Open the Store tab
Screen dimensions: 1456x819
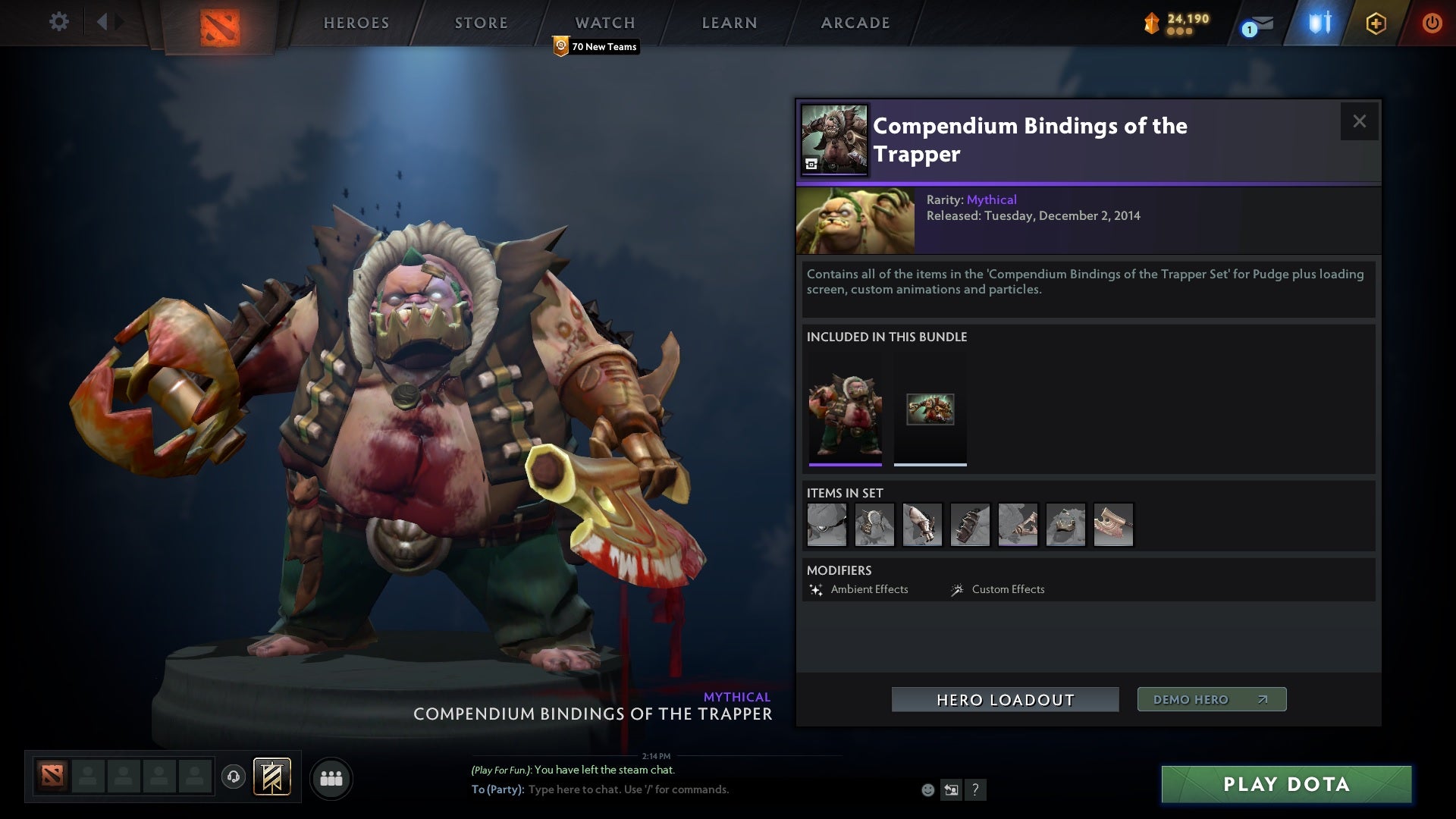click(481, 23)
